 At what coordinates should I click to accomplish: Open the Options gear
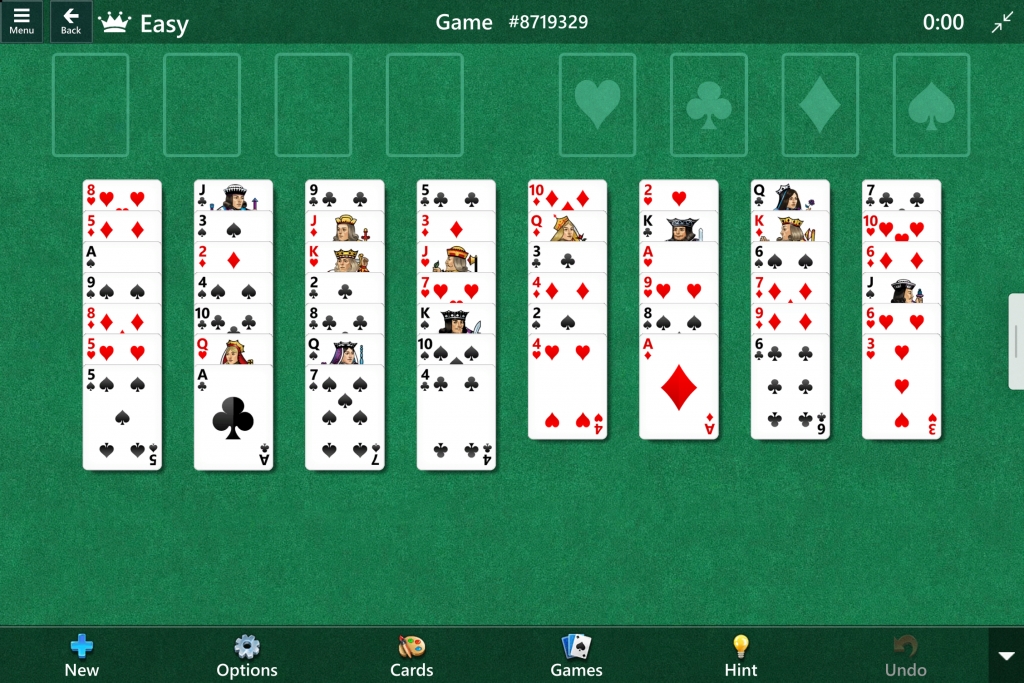pyautogui.click(x=246, y=655)
